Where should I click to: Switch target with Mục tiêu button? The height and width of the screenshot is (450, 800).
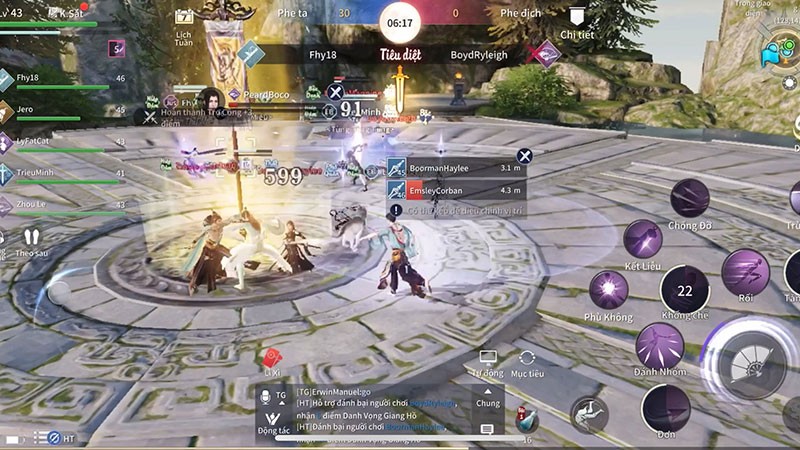(x=527, y=362)
